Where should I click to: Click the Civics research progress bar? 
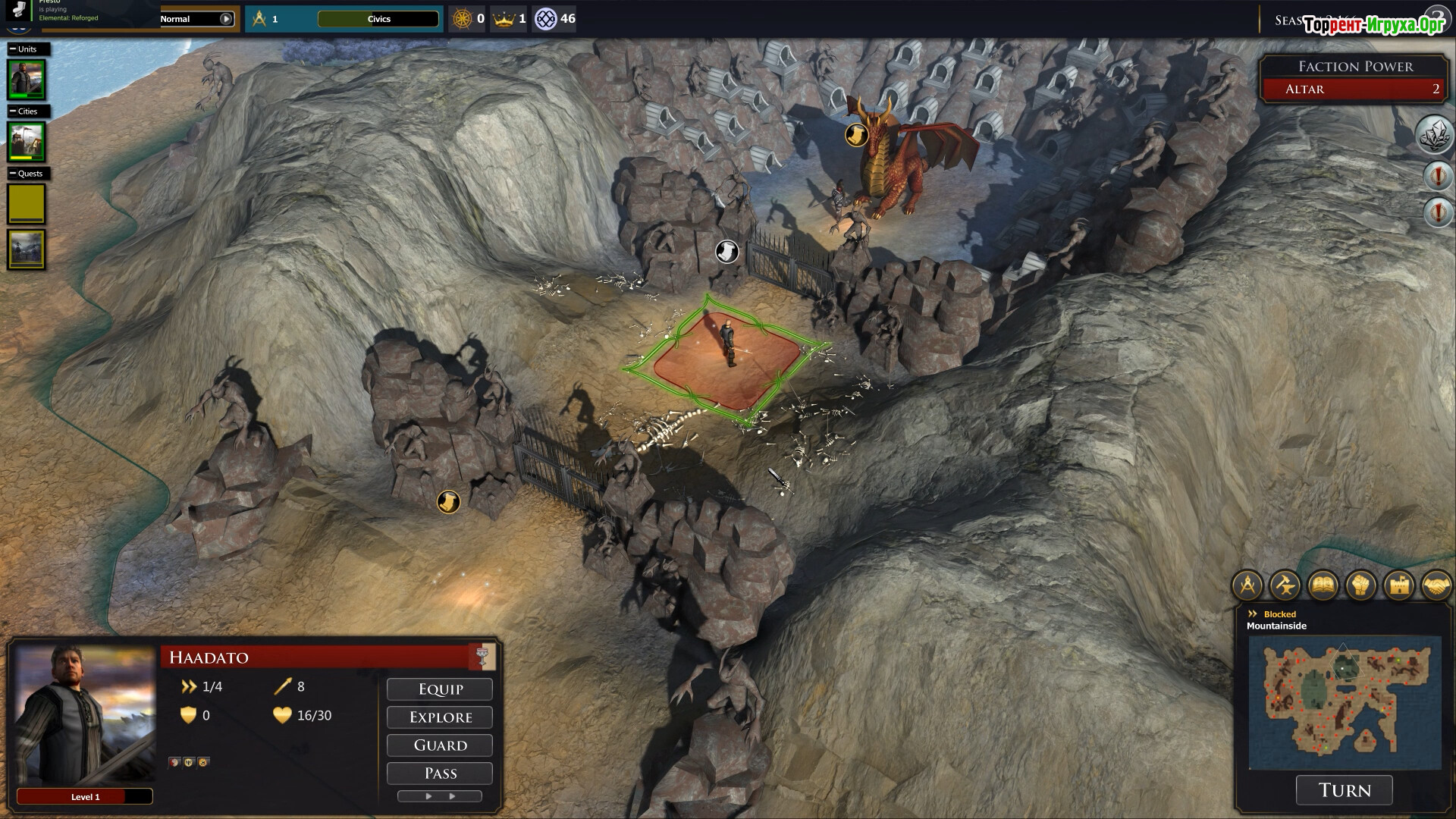point(378,19)
